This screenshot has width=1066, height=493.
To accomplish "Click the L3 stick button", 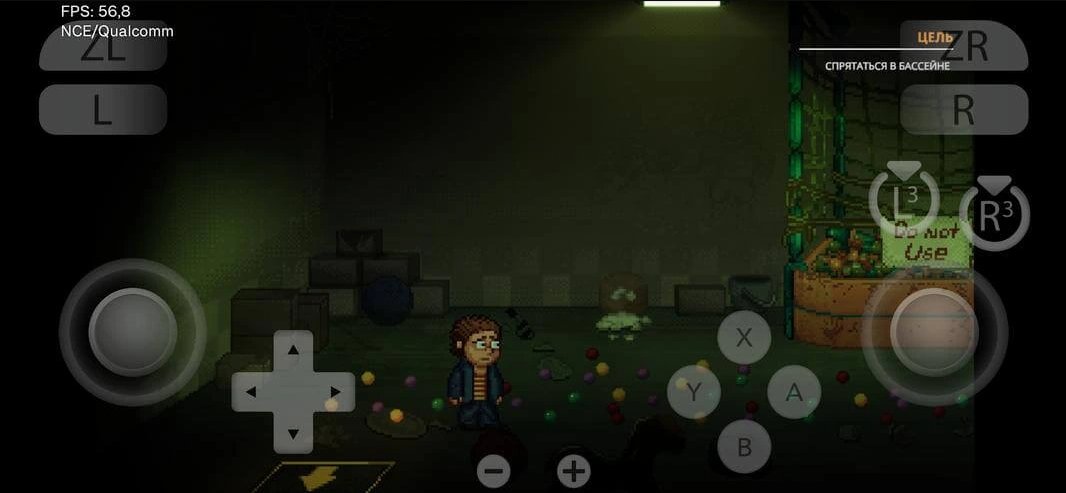I will click(x=903, y=202).
